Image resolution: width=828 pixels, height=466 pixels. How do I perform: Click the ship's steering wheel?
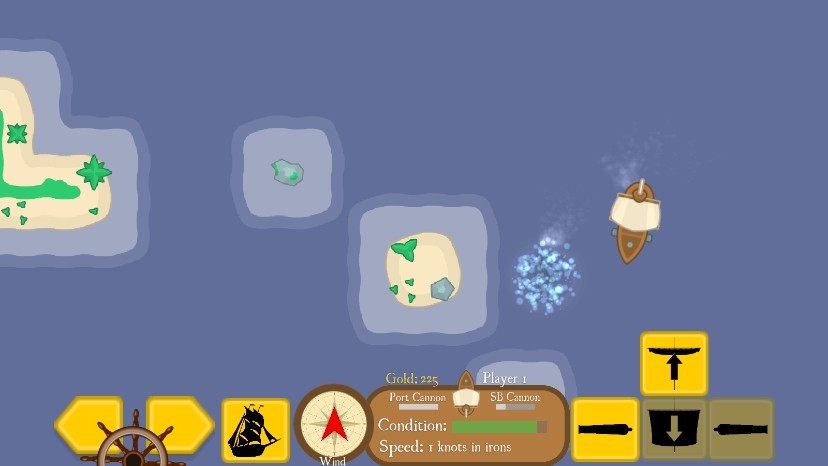click(134, 450)
